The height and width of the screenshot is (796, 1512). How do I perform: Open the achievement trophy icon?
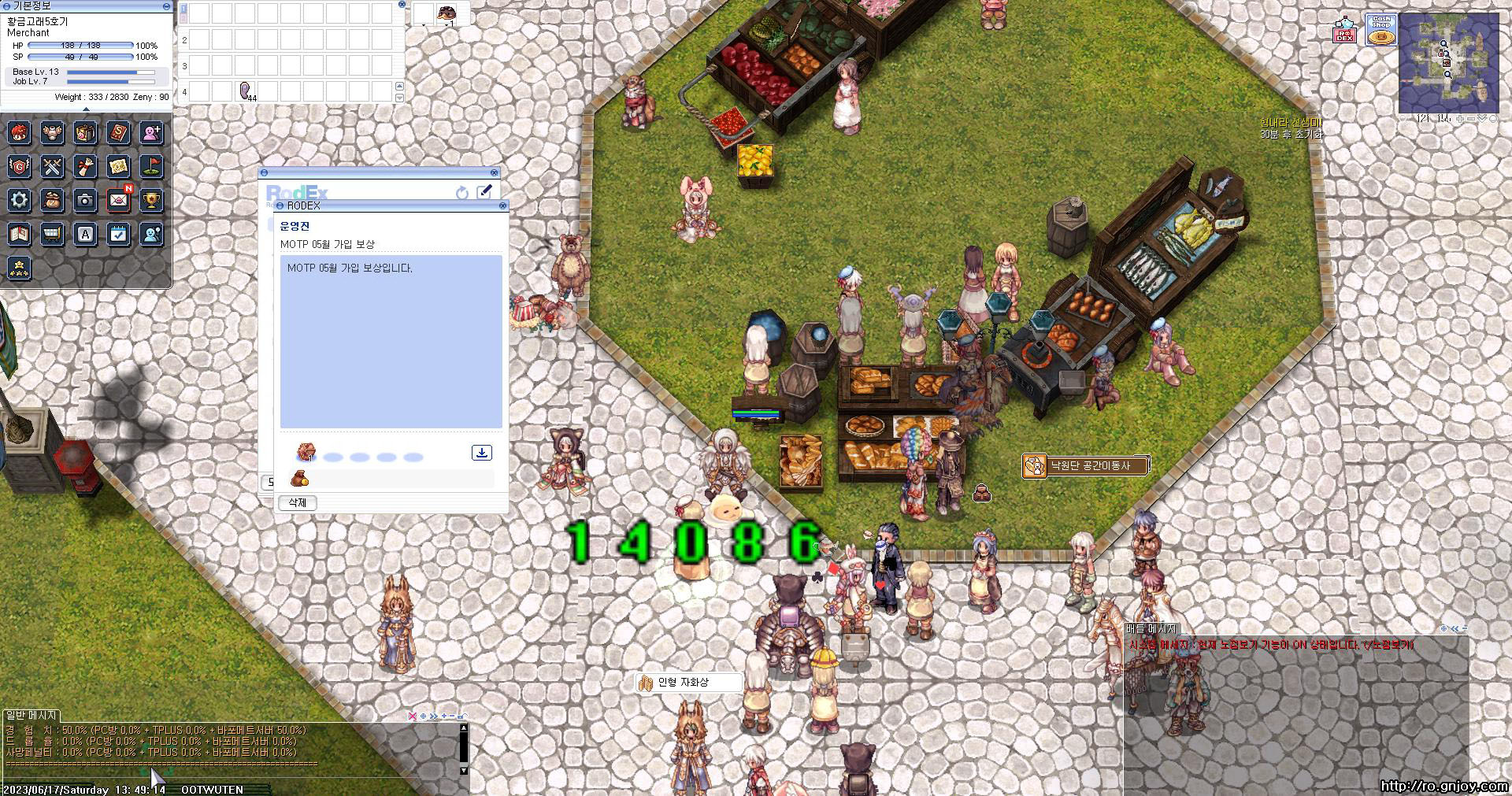pyautogui.click(x=151, y=200)
